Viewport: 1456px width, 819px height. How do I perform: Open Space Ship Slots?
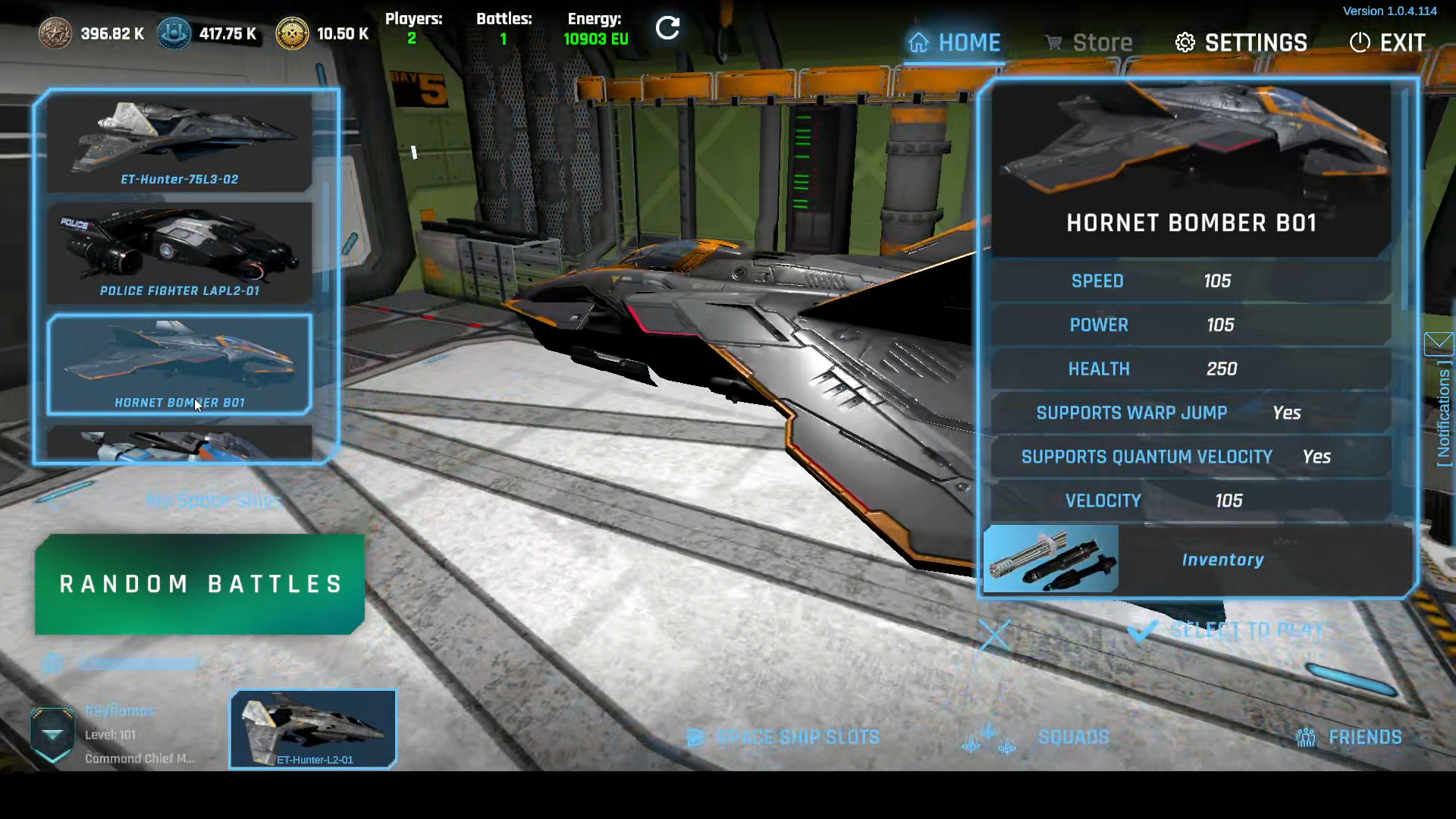783,737
